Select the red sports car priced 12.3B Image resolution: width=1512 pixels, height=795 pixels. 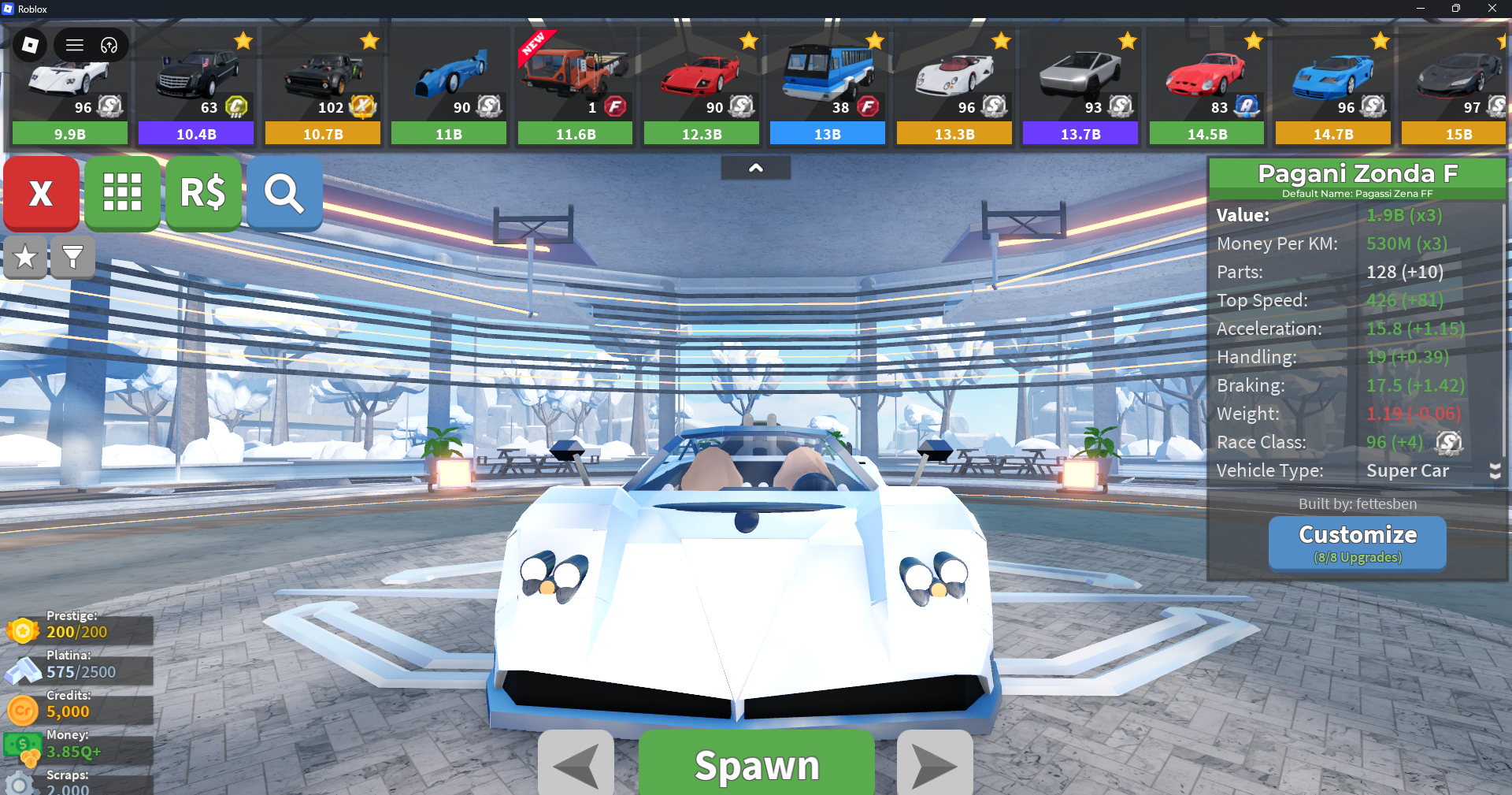[702, 87]
